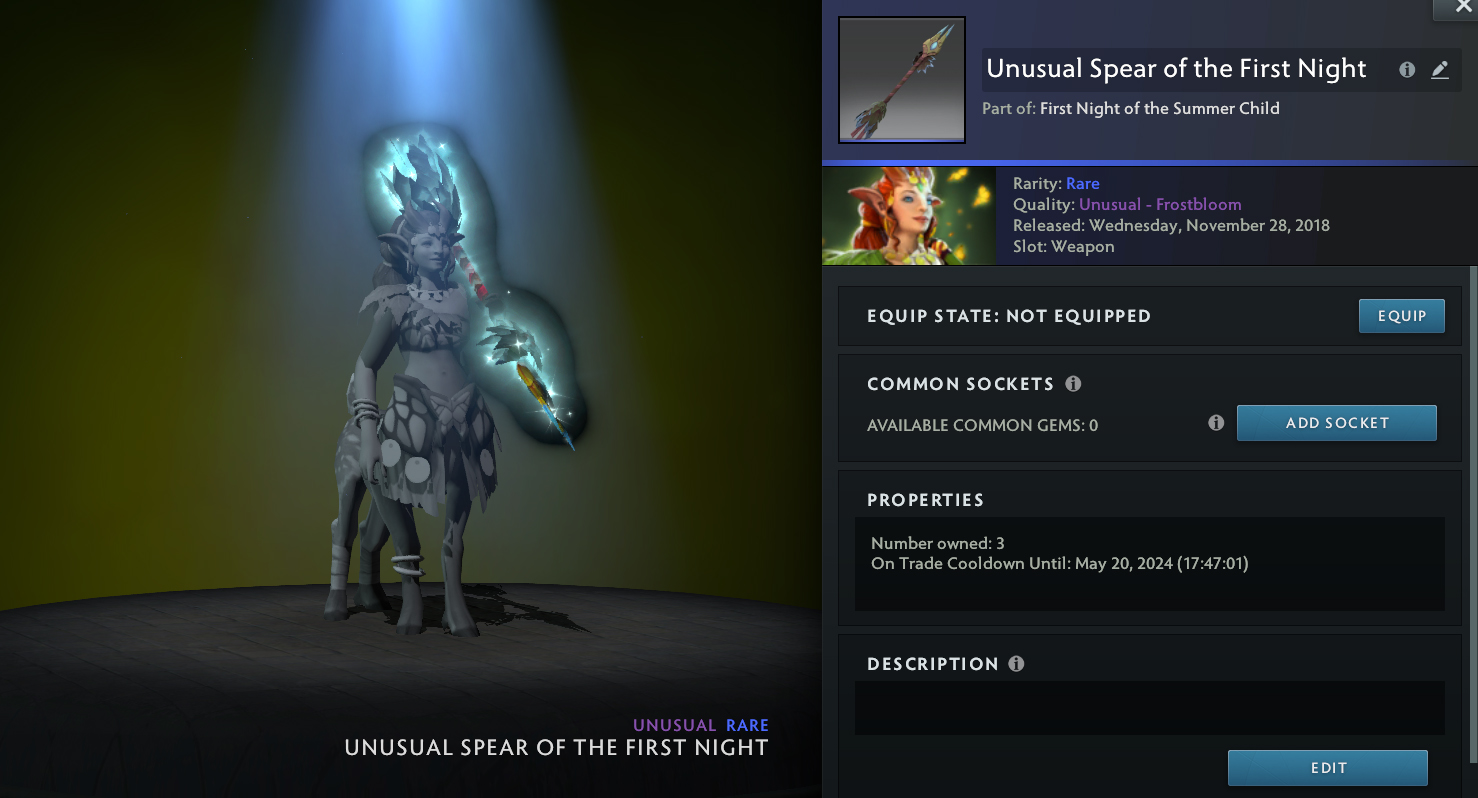The image size is (1478, 798).
Task: Edit the item description
Action: pos(1327,768)
